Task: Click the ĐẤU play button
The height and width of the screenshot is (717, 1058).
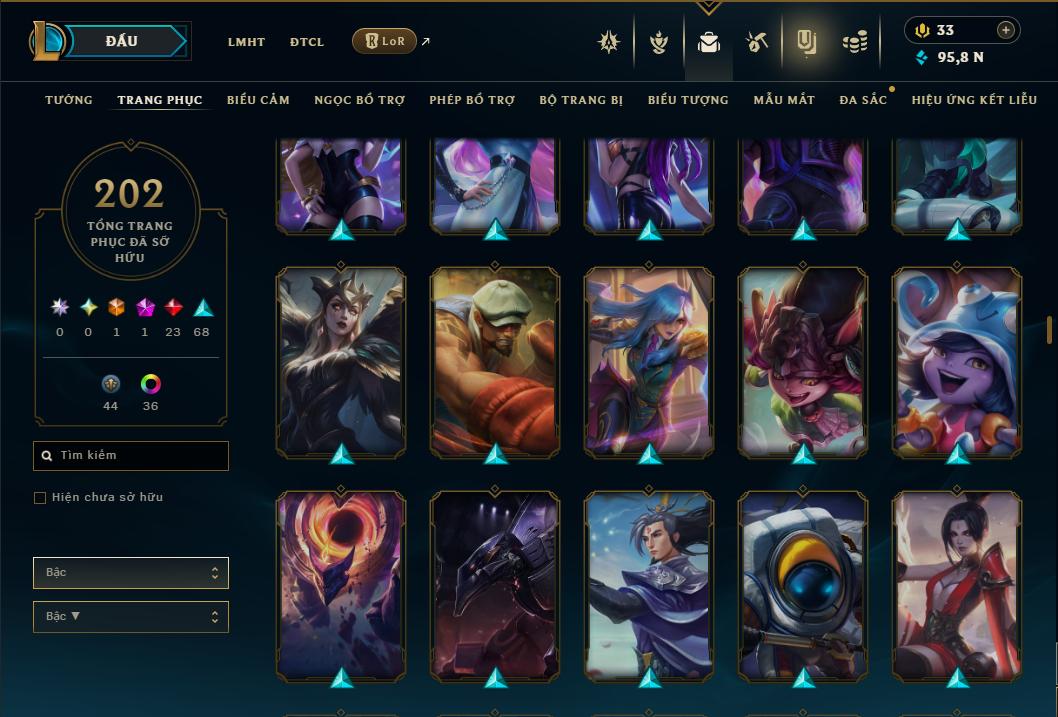Action: tap(123, 41)
